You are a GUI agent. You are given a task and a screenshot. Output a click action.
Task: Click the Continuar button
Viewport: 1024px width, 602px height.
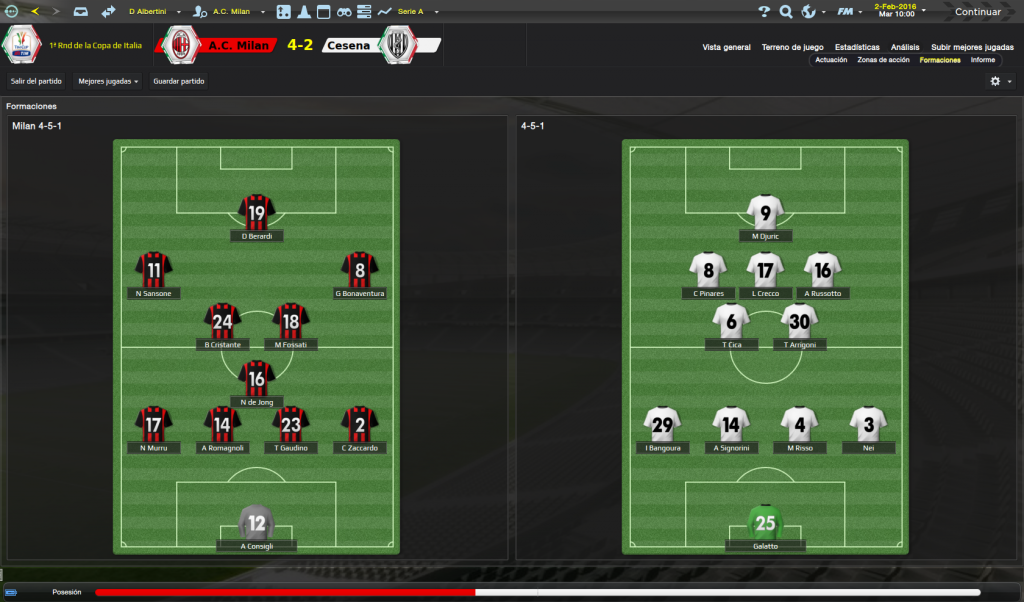[x=977, y=12]
